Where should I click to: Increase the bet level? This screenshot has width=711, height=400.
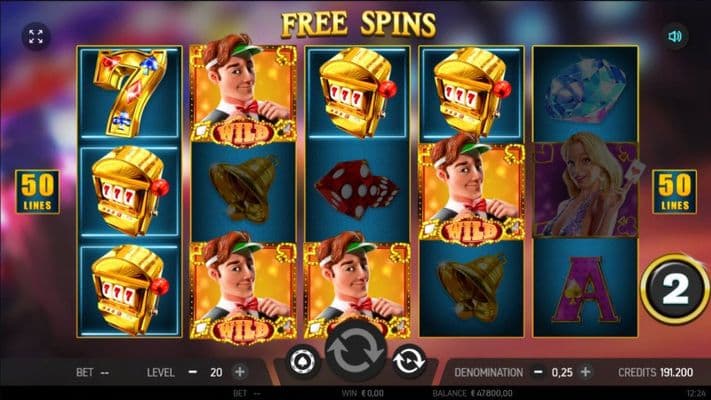(239, 371)
